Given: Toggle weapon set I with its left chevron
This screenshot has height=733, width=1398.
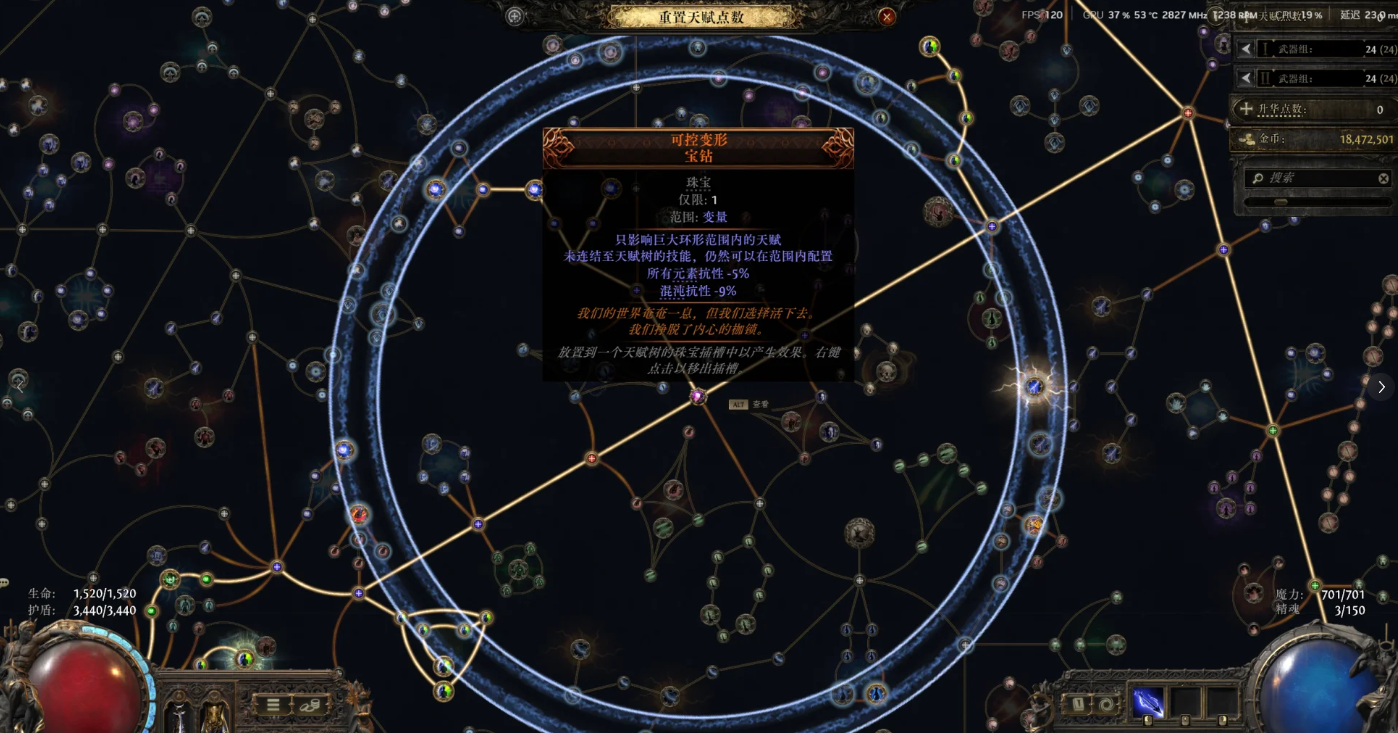Looking at the screenshot, I should click(x=1245, y=47).
